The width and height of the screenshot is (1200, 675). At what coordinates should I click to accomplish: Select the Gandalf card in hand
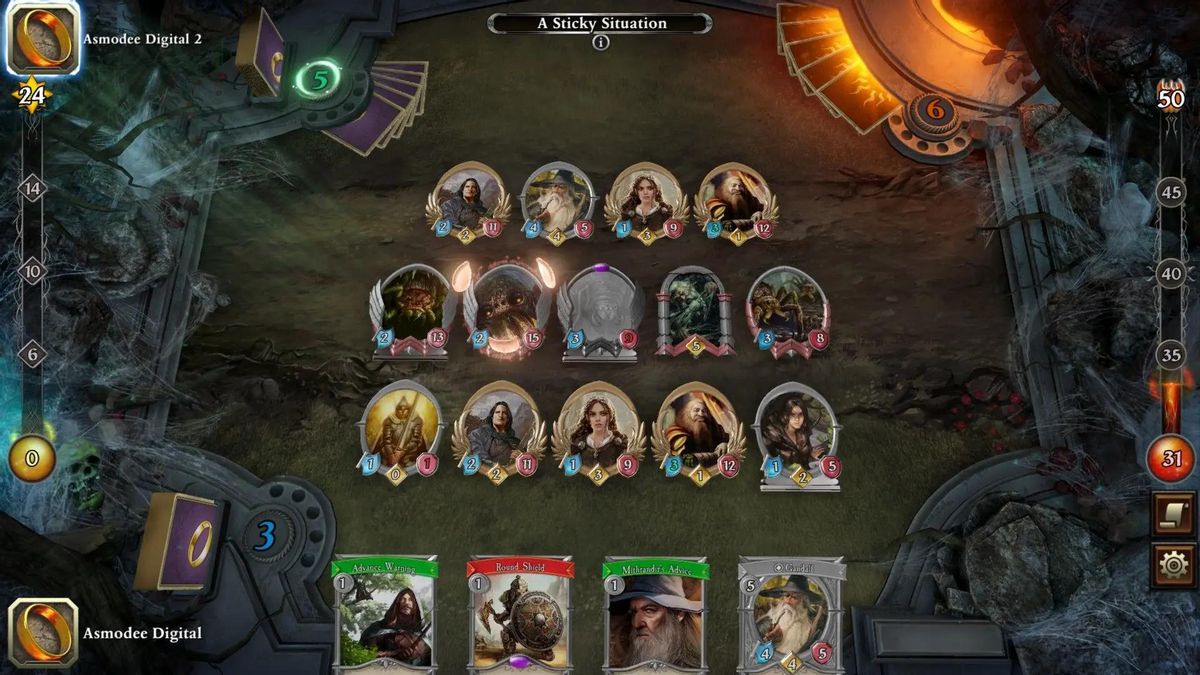click(791, 615)
